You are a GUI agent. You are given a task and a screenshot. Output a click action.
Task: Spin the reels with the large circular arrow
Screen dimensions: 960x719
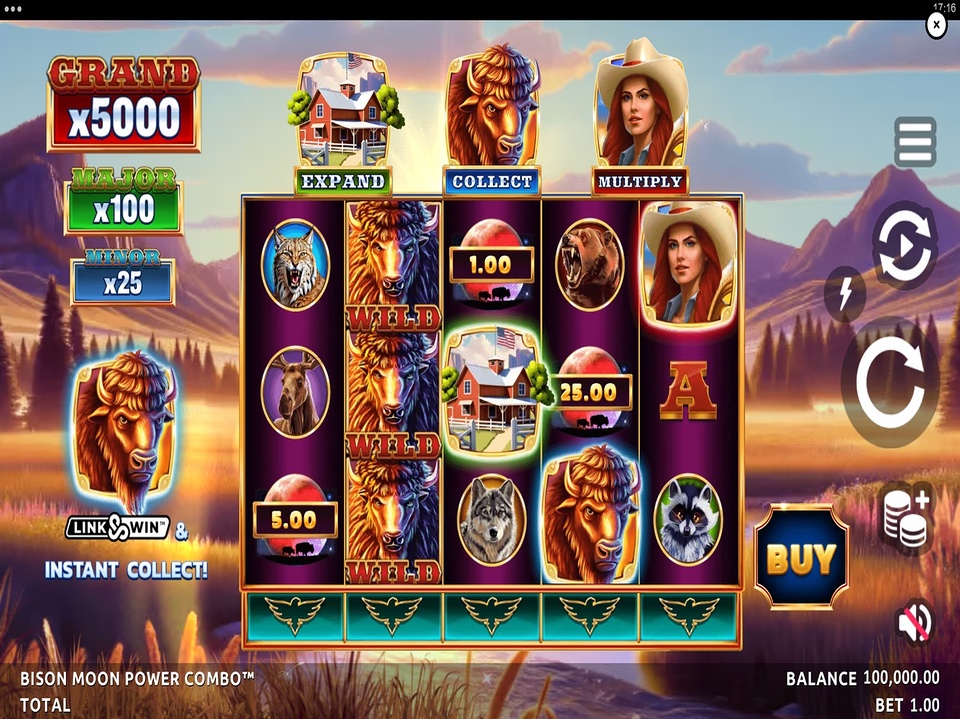(889, 383)
